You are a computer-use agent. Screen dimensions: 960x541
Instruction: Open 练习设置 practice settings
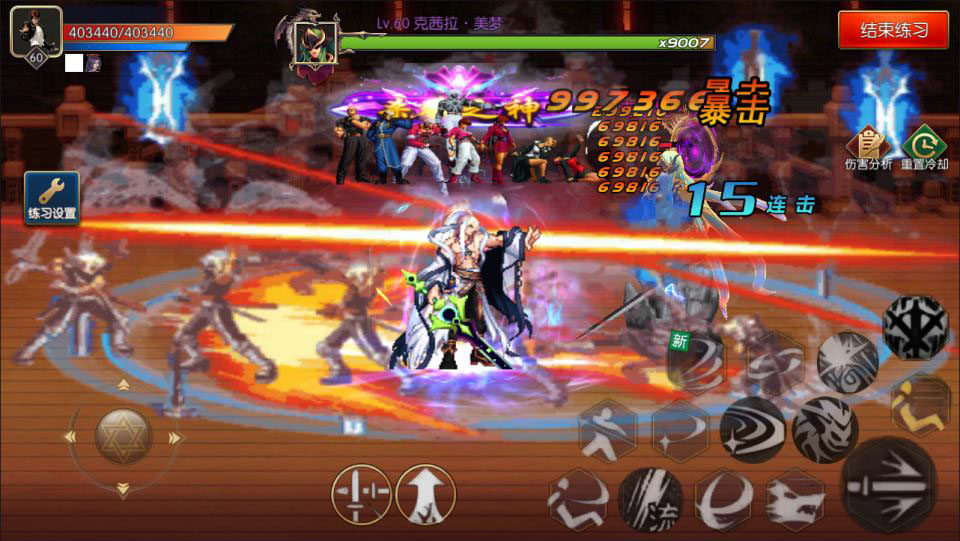pyautogui.click(x=52, y=197)
